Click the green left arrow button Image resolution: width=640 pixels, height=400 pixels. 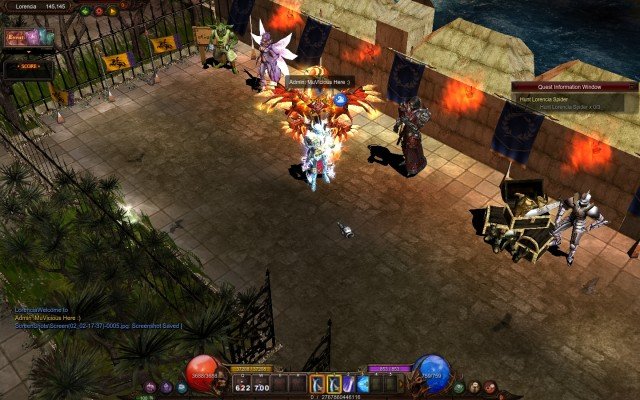click(x=86, y=11)
